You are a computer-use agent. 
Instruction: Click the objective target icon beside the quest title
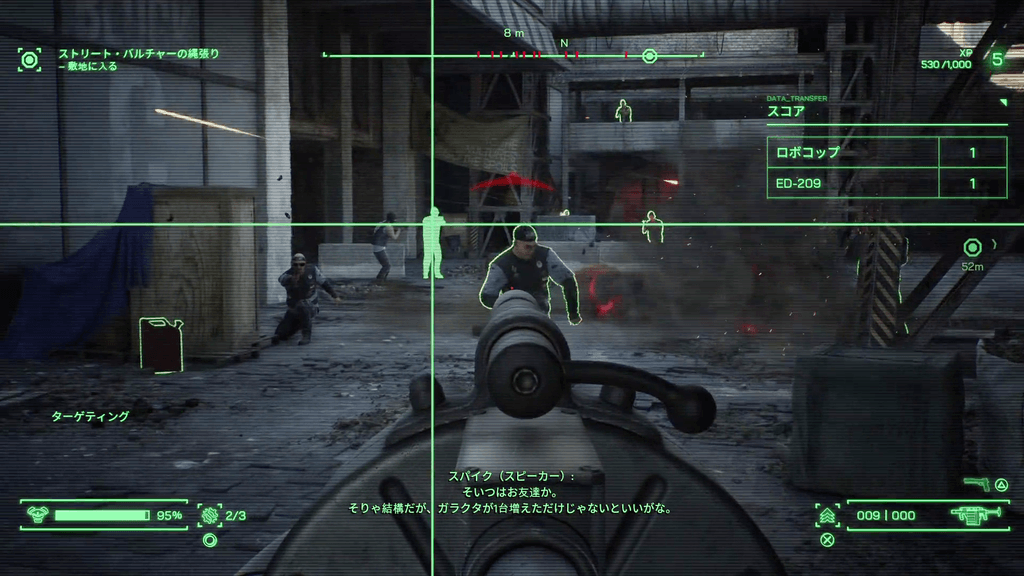(x=30, y=59)
